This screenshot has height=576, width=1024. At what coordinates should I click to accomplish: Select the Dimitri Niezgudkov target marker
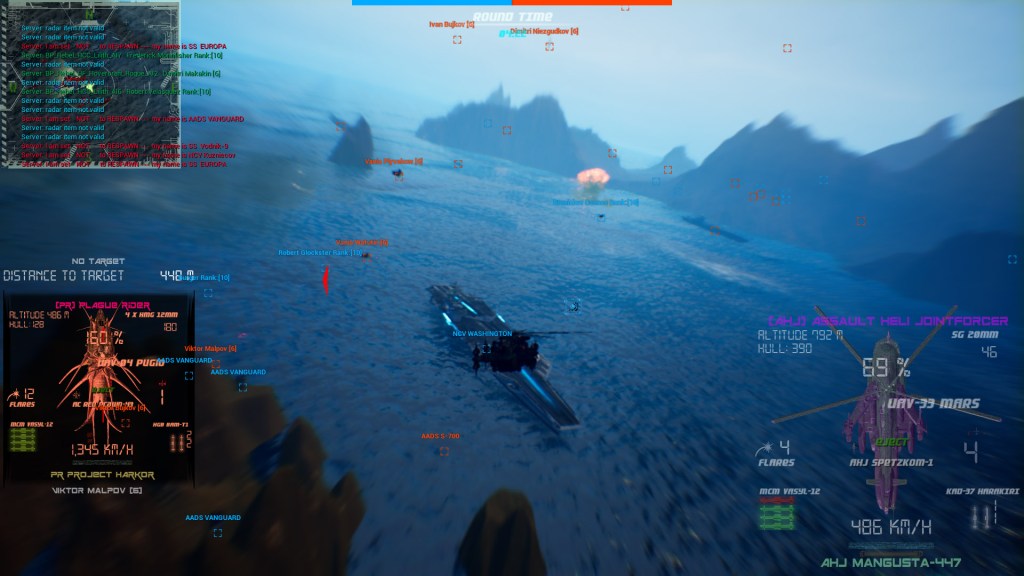coord(549,46)
